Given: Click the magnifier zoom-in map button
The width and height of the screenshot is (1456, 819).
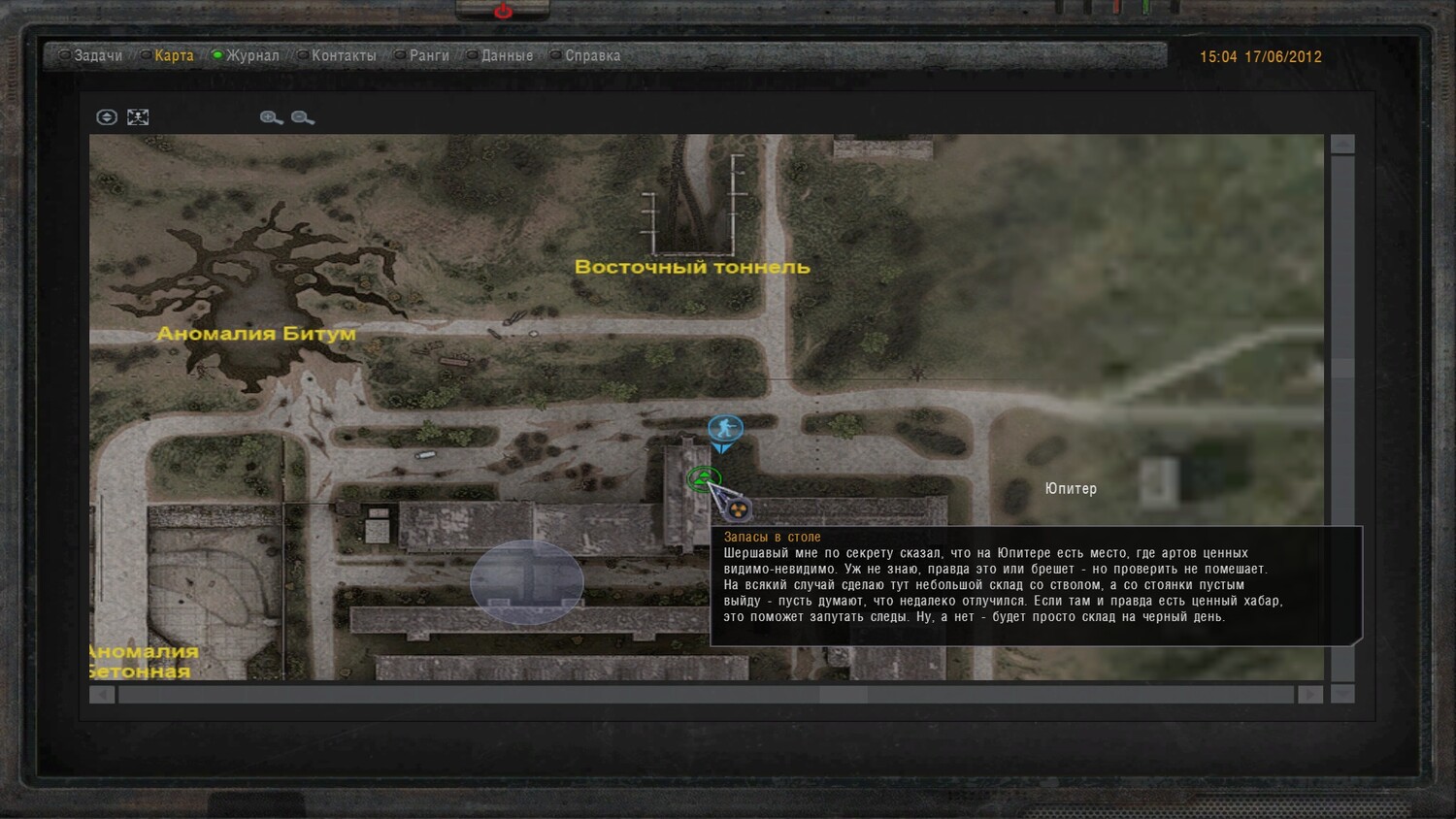Looking at the screenshot, I should (271, 117).
